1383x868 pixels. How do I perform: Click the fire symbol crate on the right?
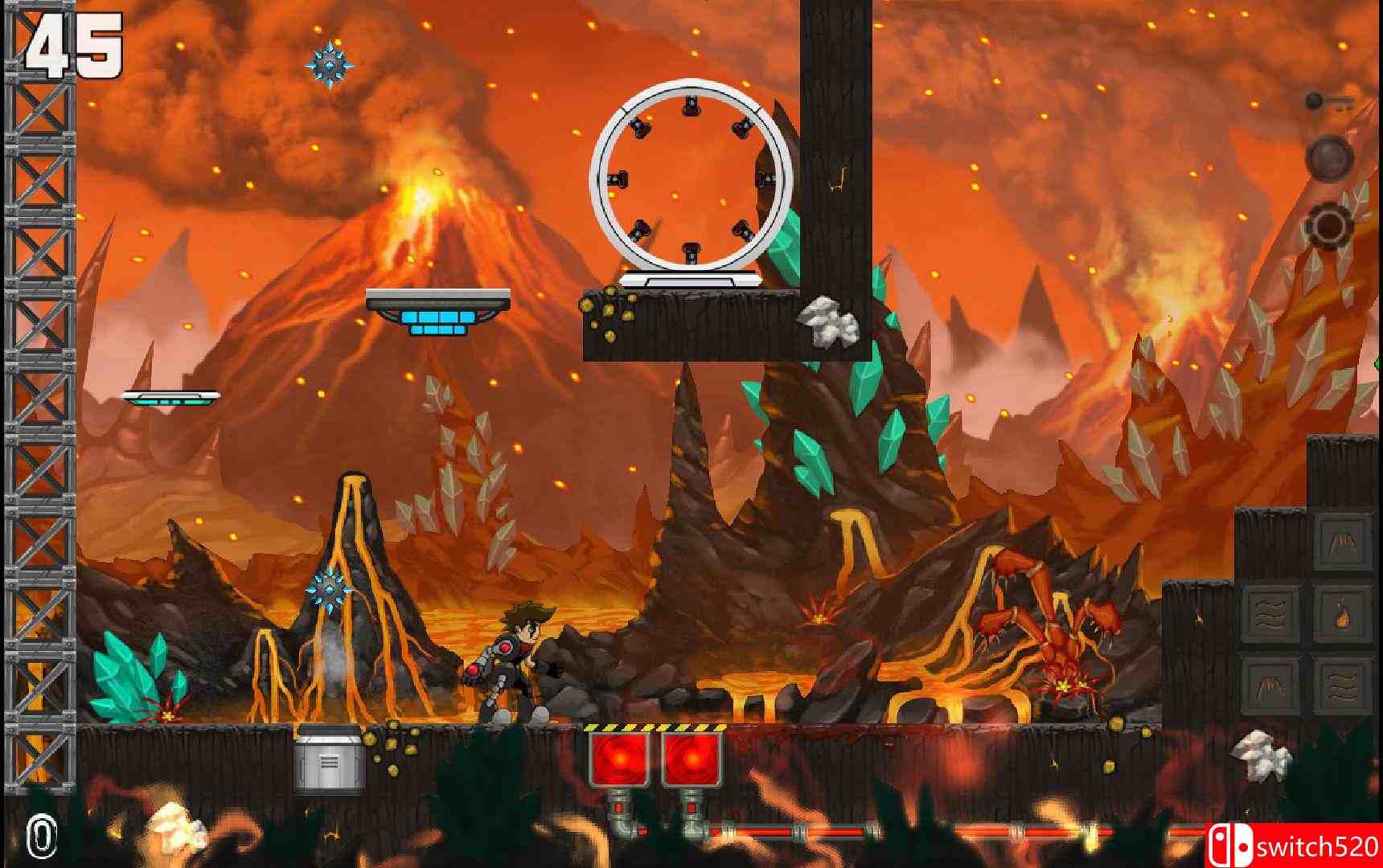(1342, 615)
